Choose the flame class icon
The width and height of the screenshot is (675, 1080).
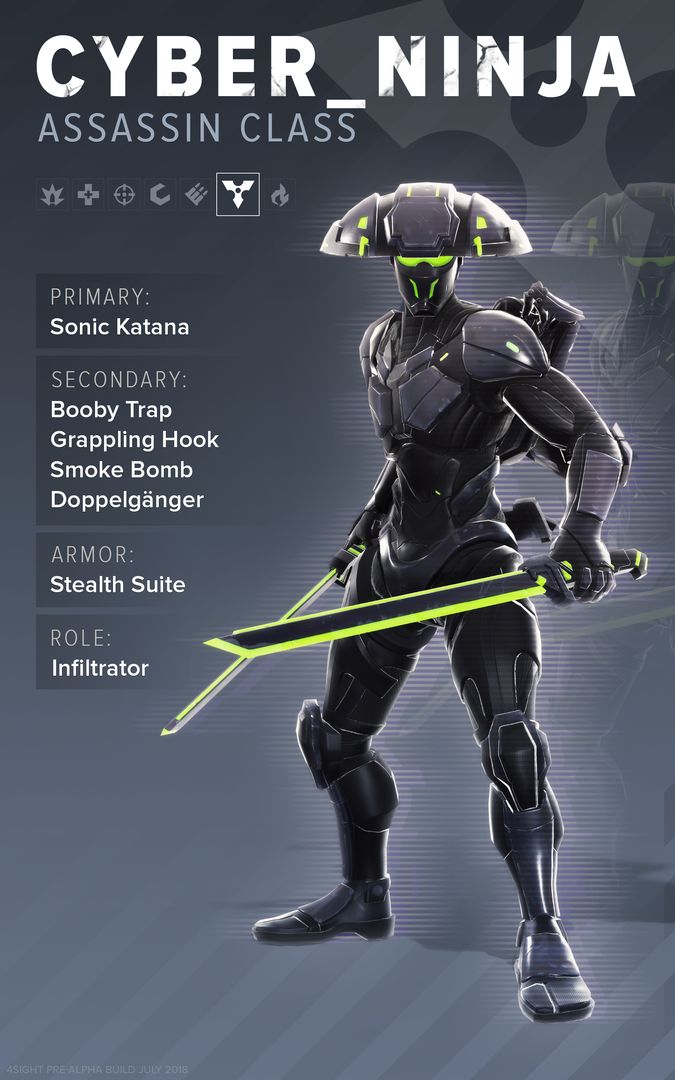point(280,195)
